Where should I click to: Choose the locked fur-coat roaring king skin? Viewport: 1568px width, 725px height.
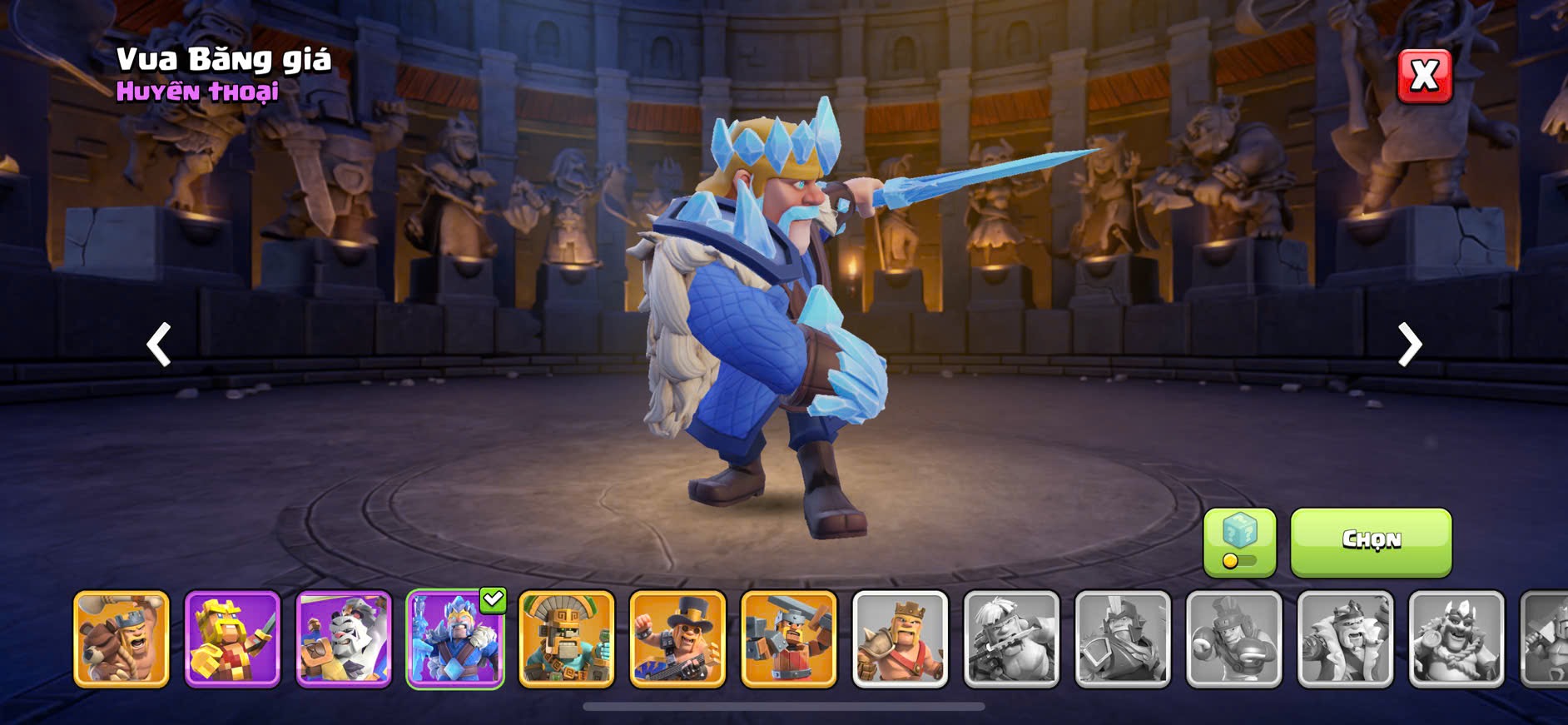click(1345, 639)
